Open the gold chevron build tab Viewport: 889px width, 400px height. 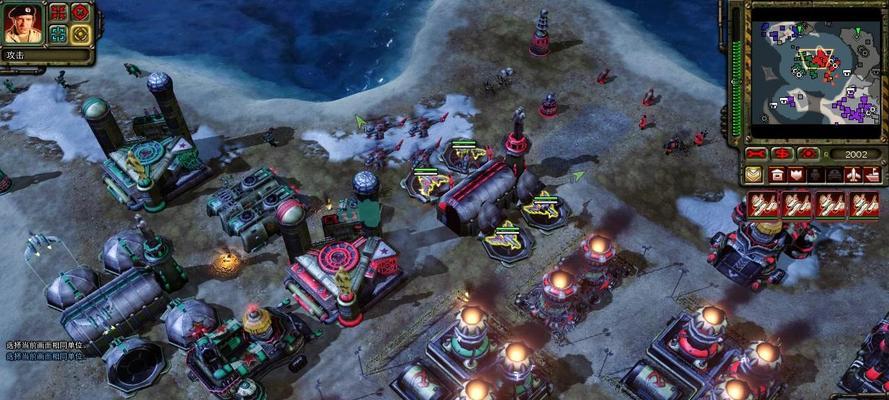point(753,175)
